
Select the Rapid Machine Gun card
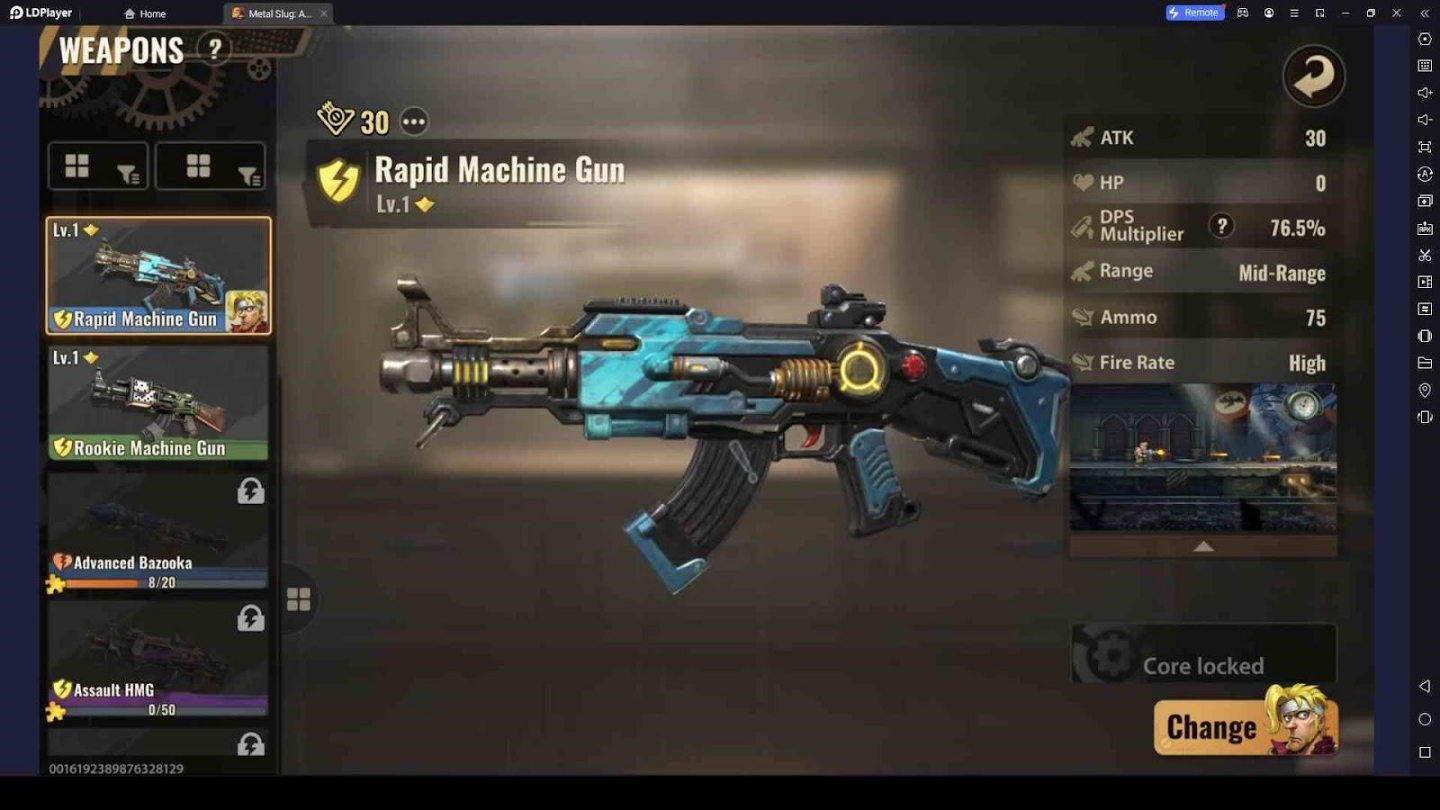coord(158,275)
